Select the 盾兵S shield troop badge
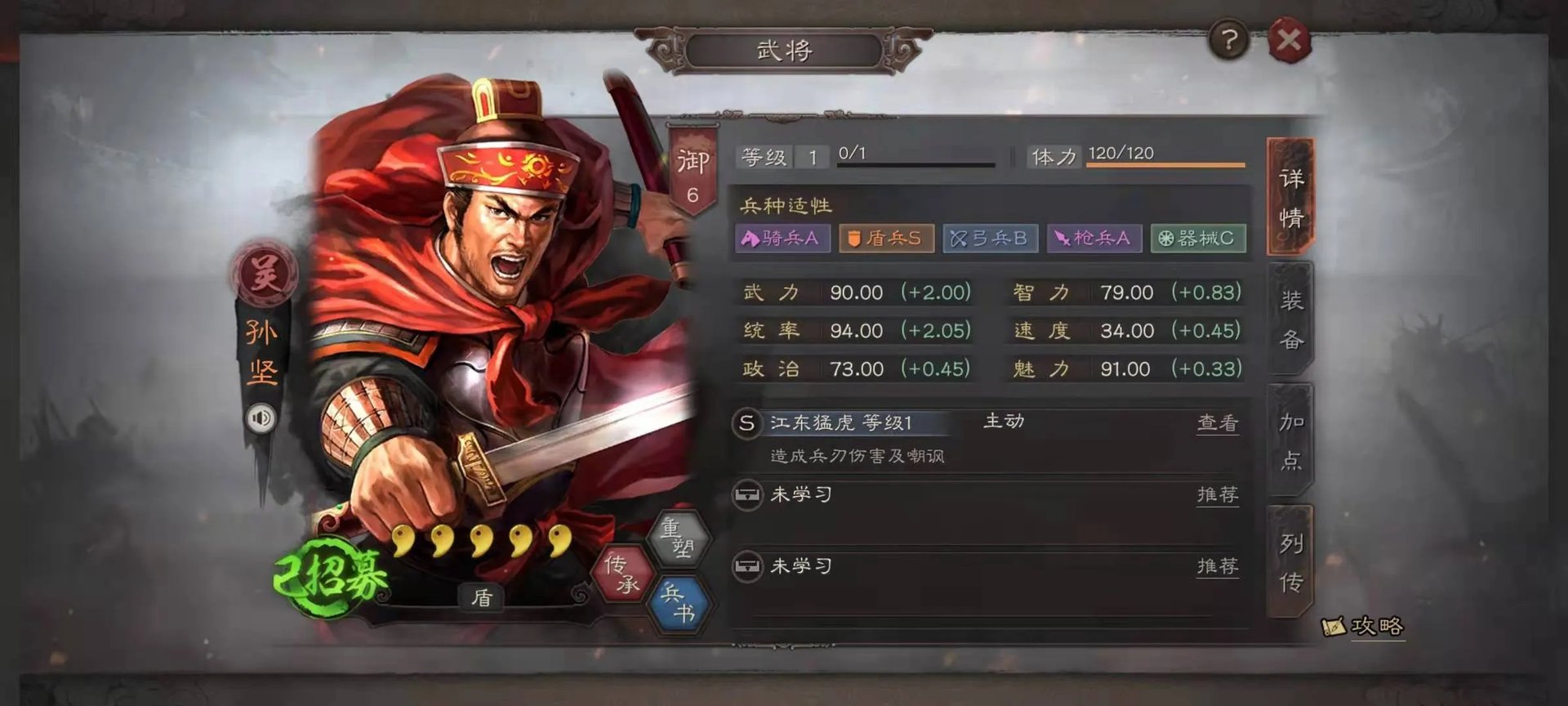Image resolution: width=1568 pixels, height=706 pixels. tap(886, 239)
